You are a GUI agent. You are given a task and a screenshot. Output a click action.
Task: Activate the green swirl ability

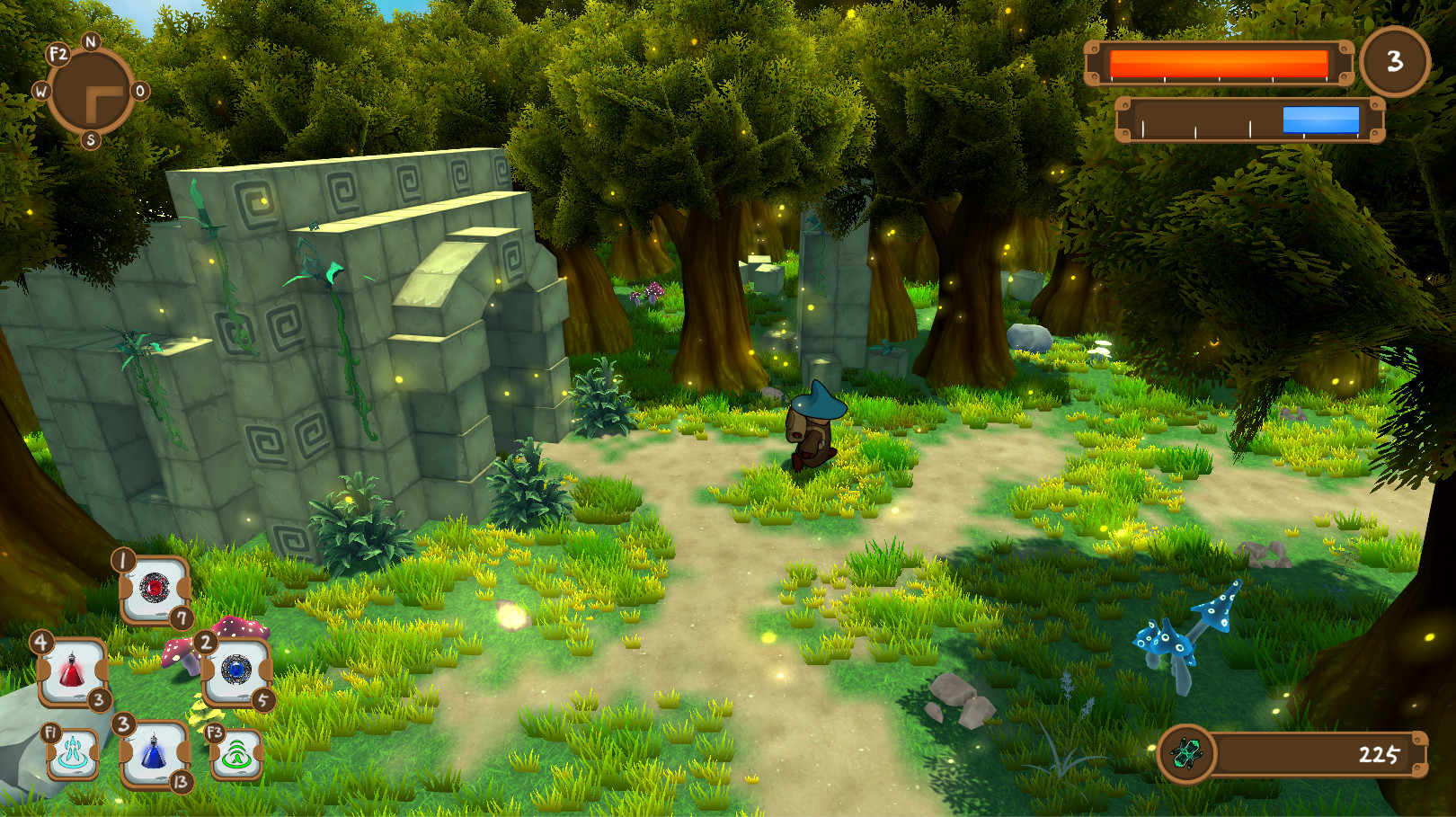(x=237, y=753)
